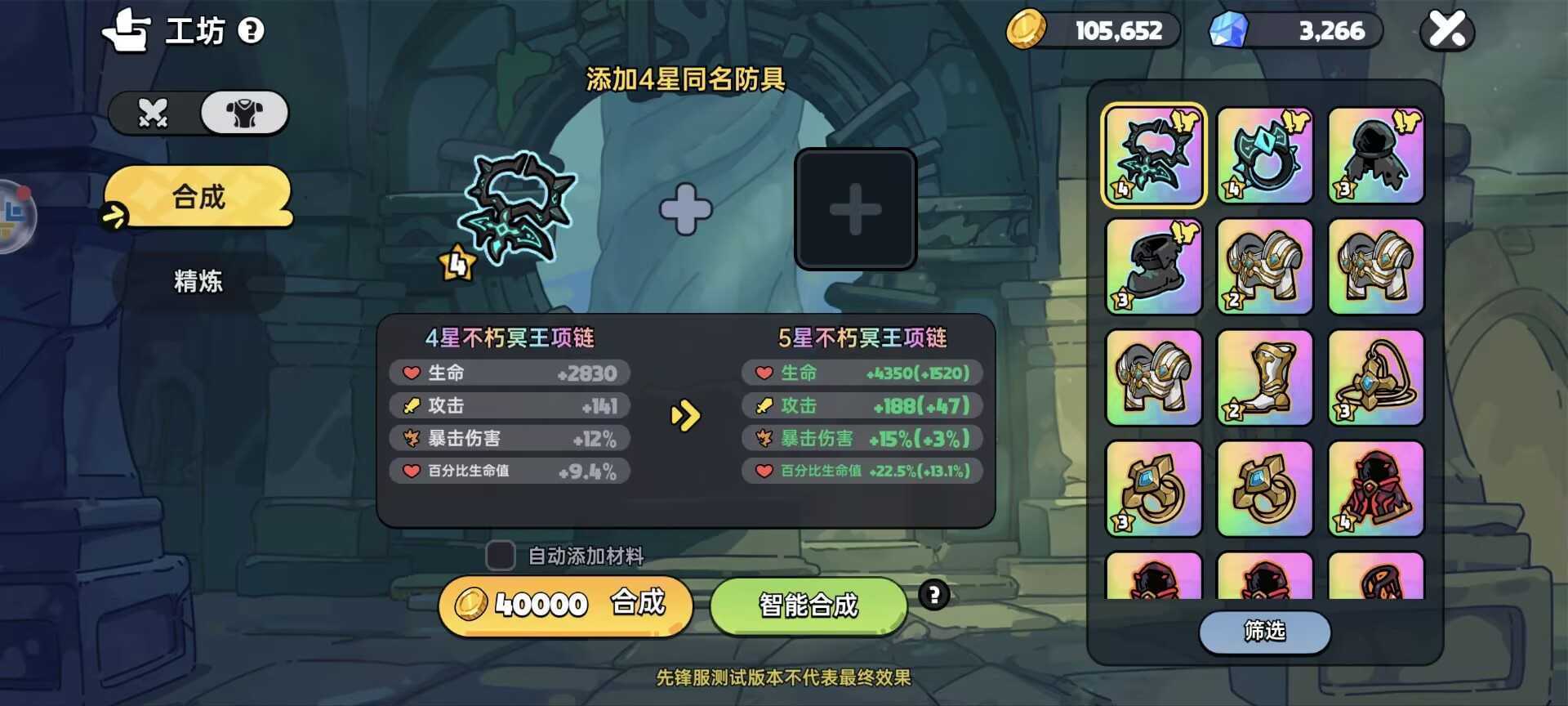Choose the 4-star dark spiked ring

(1264, 155)
